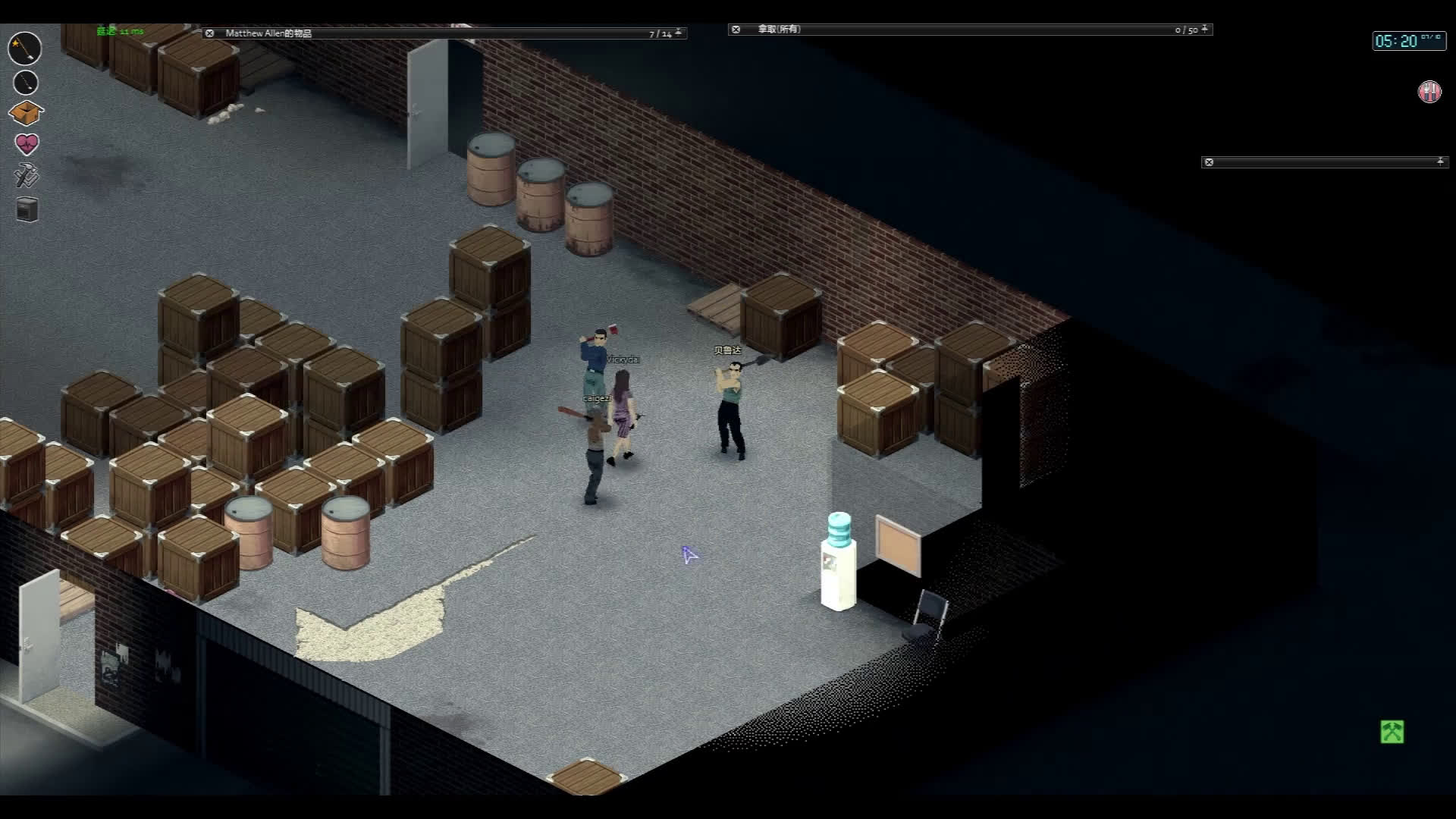Click the hunger fork-and-knife moodle icon
This screenshot has width=1456, height=819.
tap(1429, 92)
